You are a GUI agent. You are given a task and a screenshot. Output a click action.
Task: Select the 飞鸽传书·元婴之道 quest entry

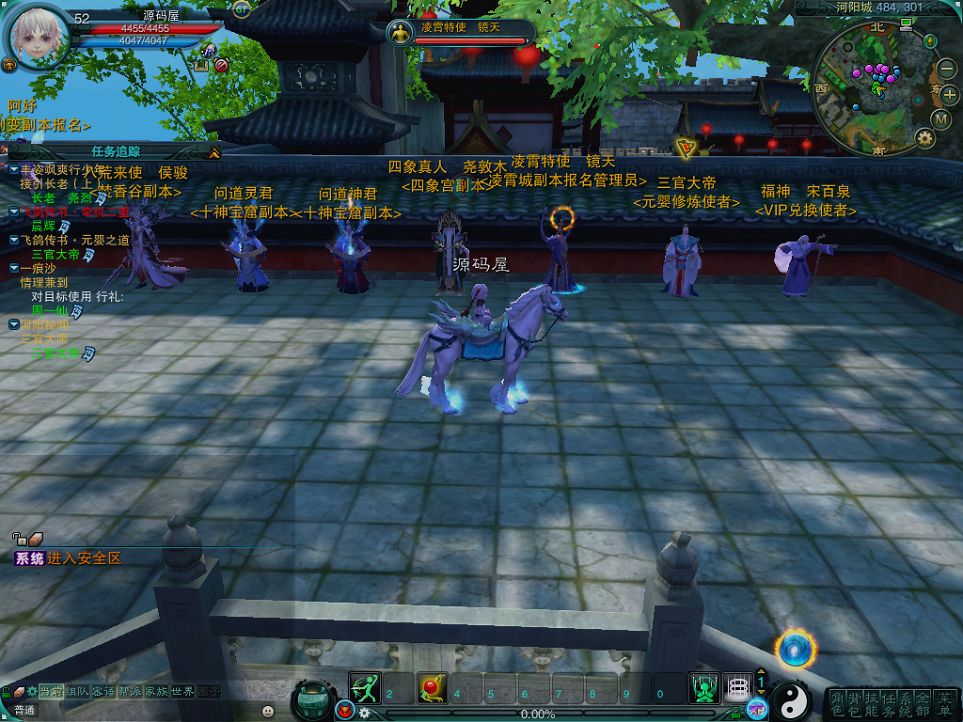(75, 240)
